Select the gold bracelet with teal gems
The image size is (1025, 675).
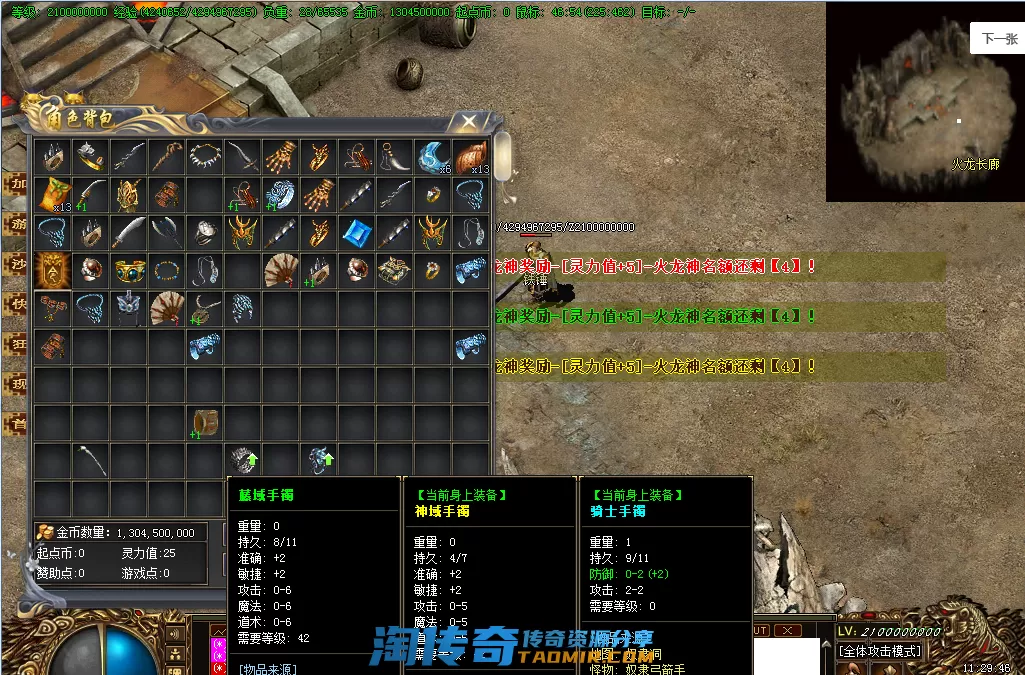pos(129,270)
